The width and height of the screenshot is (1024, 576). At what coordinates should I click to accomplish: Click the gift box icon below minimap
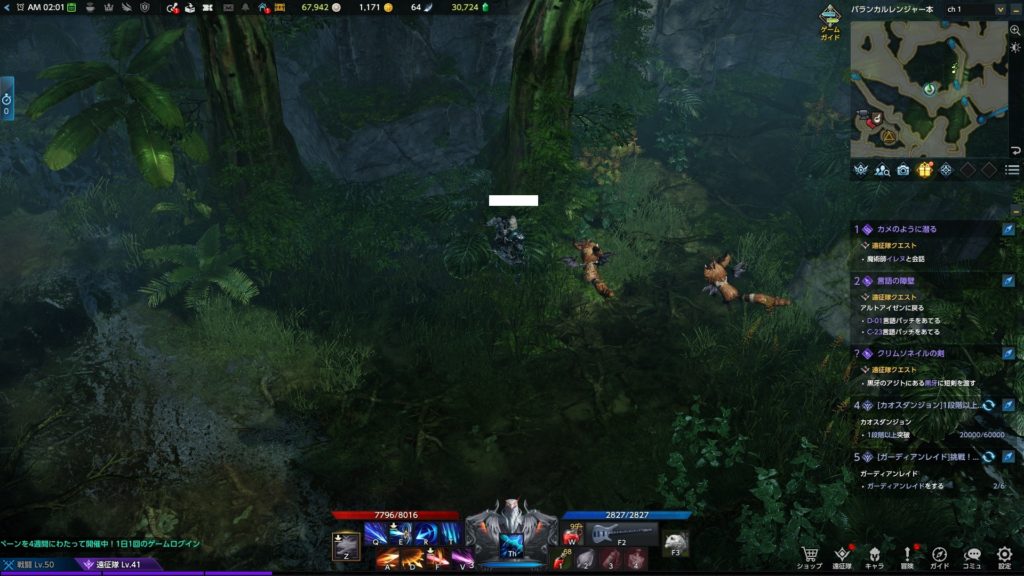pyautogui.click(x=924, y=170)
